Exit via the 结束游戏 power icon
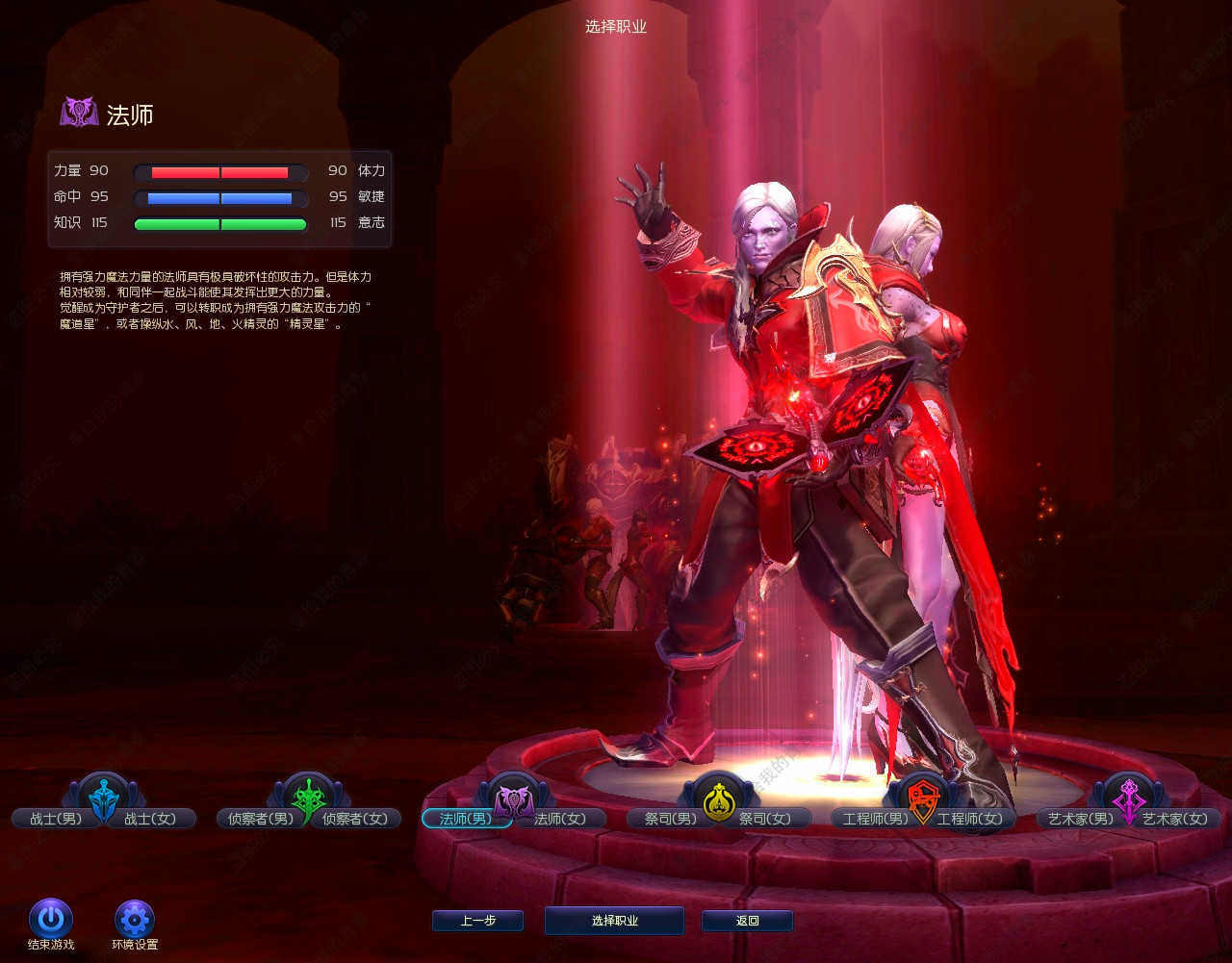This screenshot has height=963, width=1232. 51,919
